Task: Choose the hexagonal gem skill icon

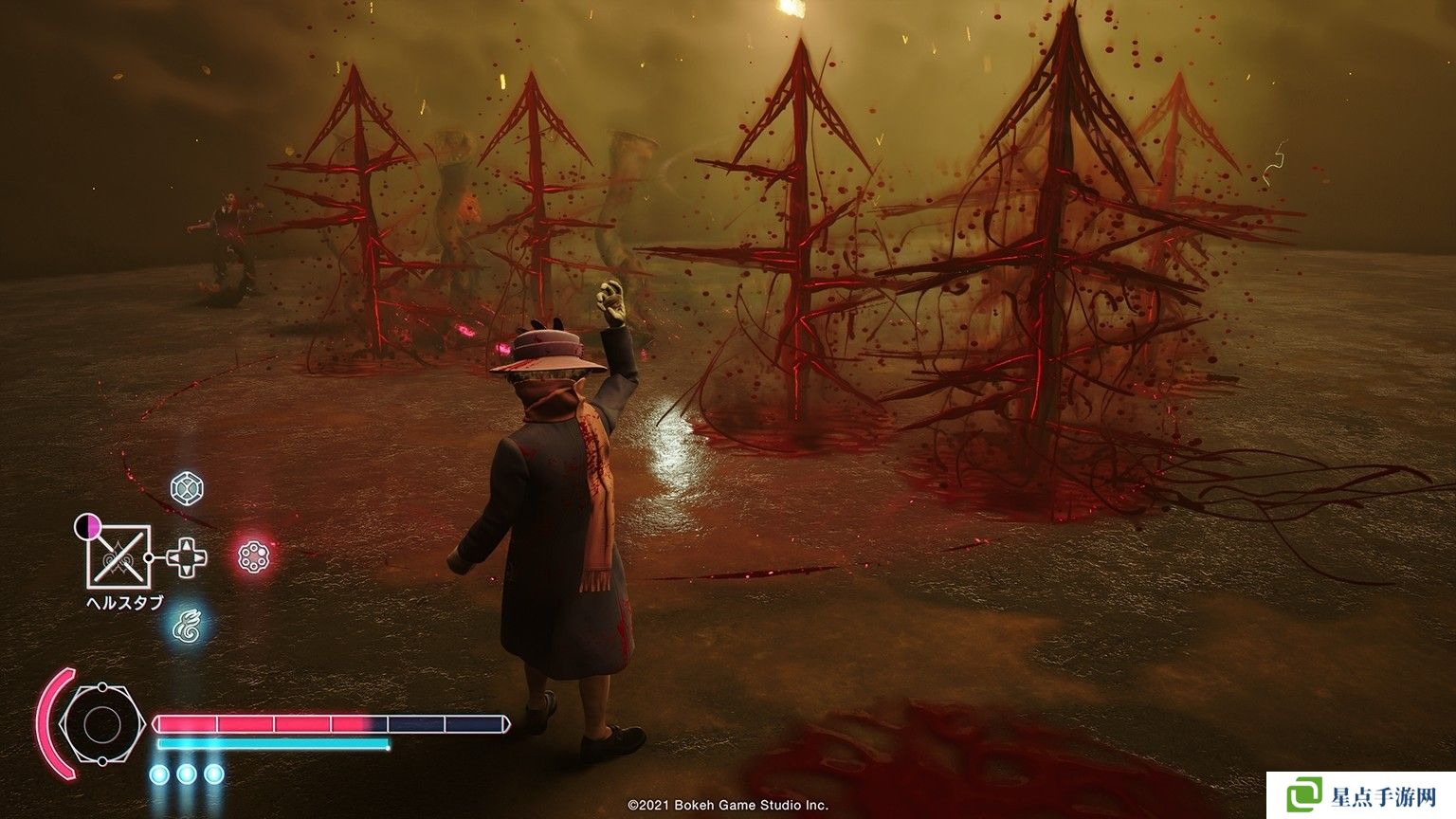Action: coord(186,489)
